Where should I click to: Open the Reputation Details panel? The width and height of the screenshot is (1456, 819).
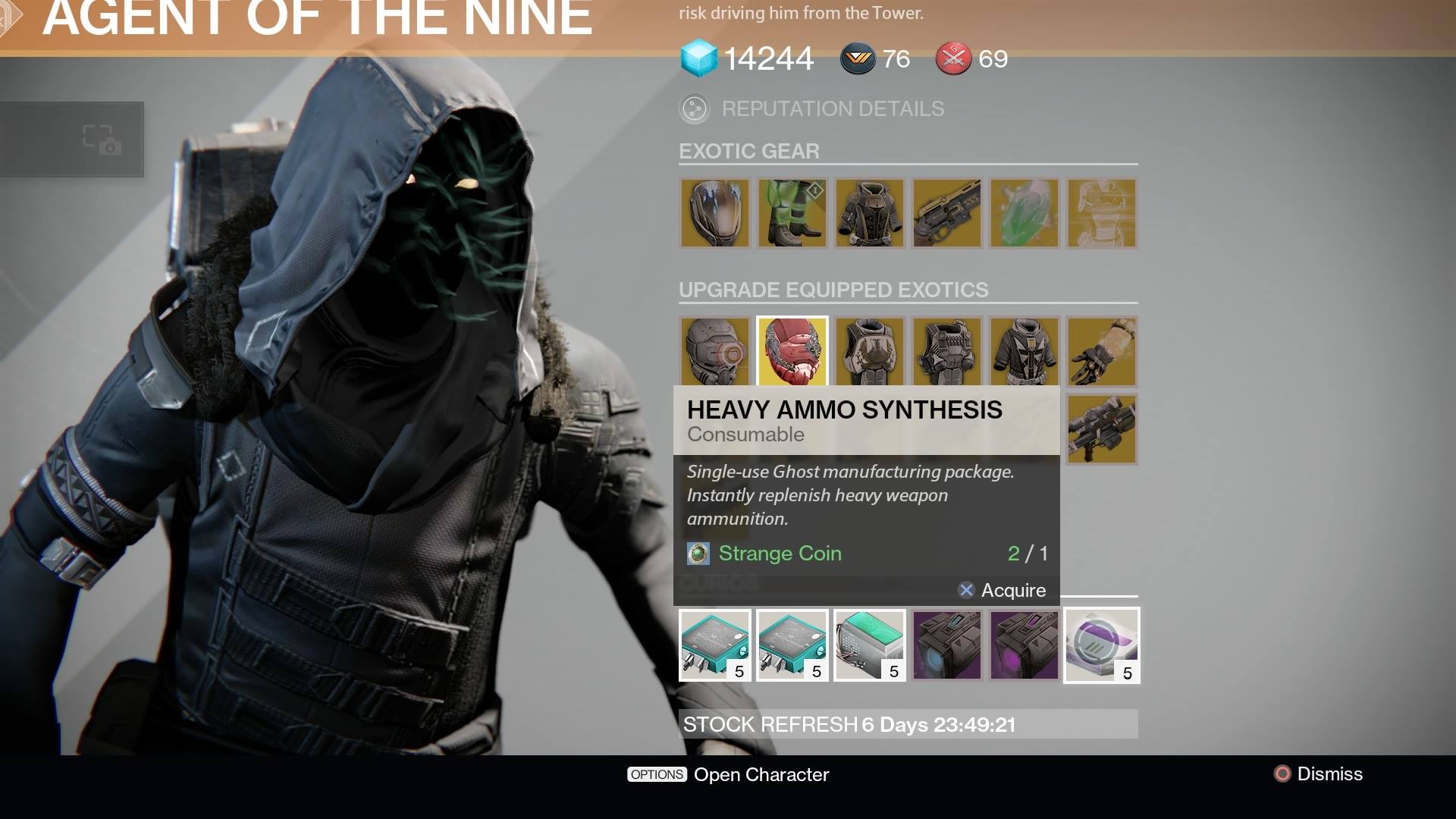tap(811, 108)
